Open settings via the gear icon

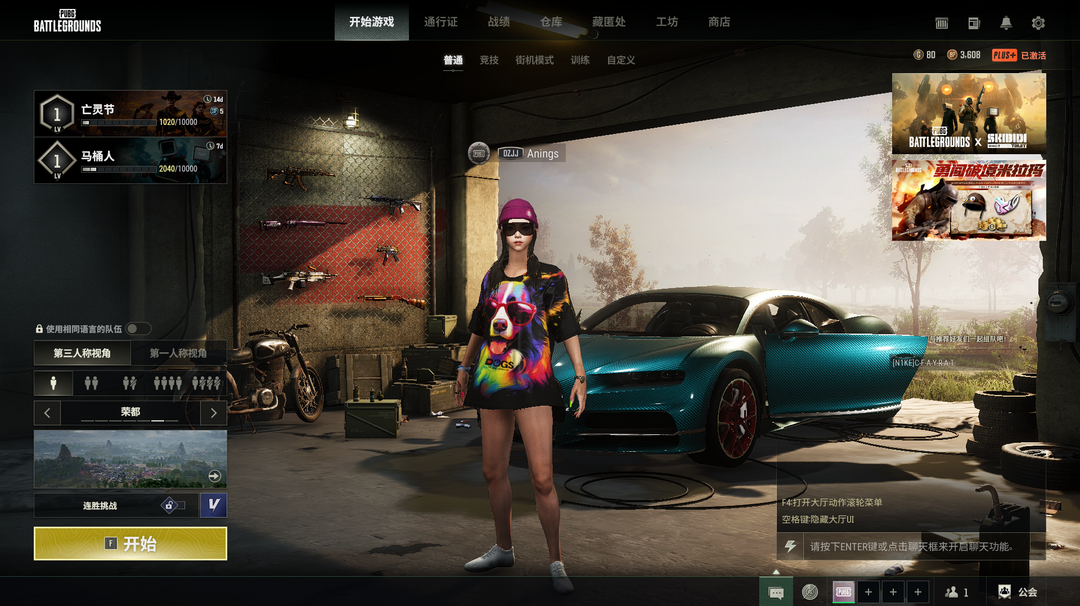(x=1038, y=23)
